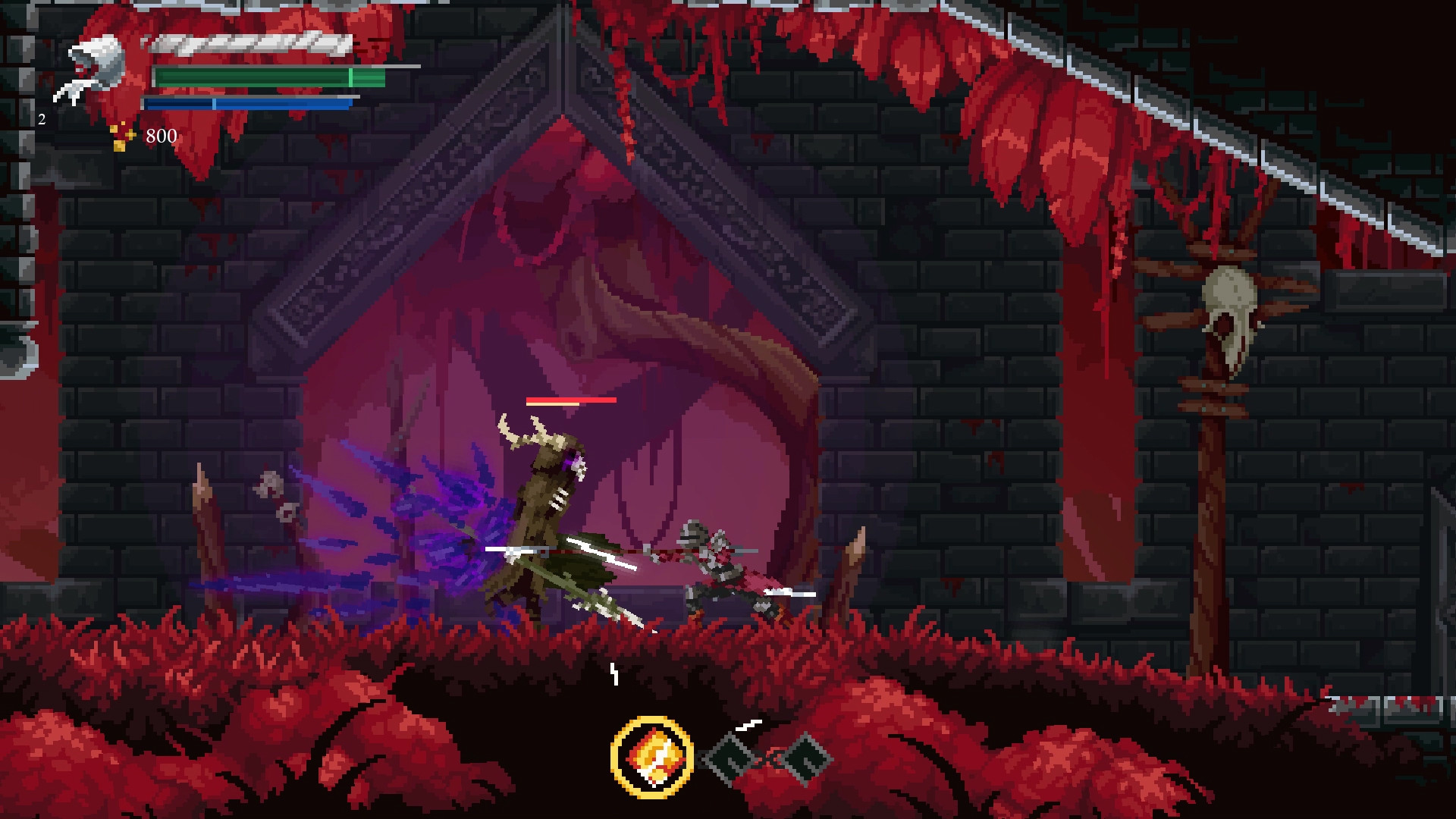Click the white hooded character portrait
This screenshot has width=1456, height=819.
pos(93,70)
